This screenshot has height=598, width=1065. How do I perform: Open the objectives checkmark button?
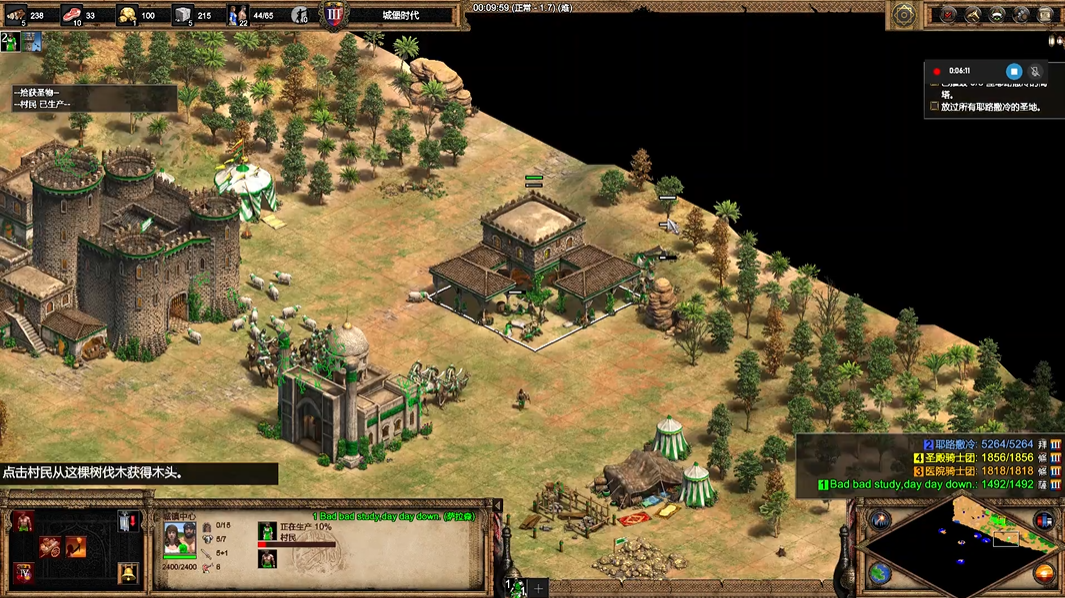tap(946, 15)
